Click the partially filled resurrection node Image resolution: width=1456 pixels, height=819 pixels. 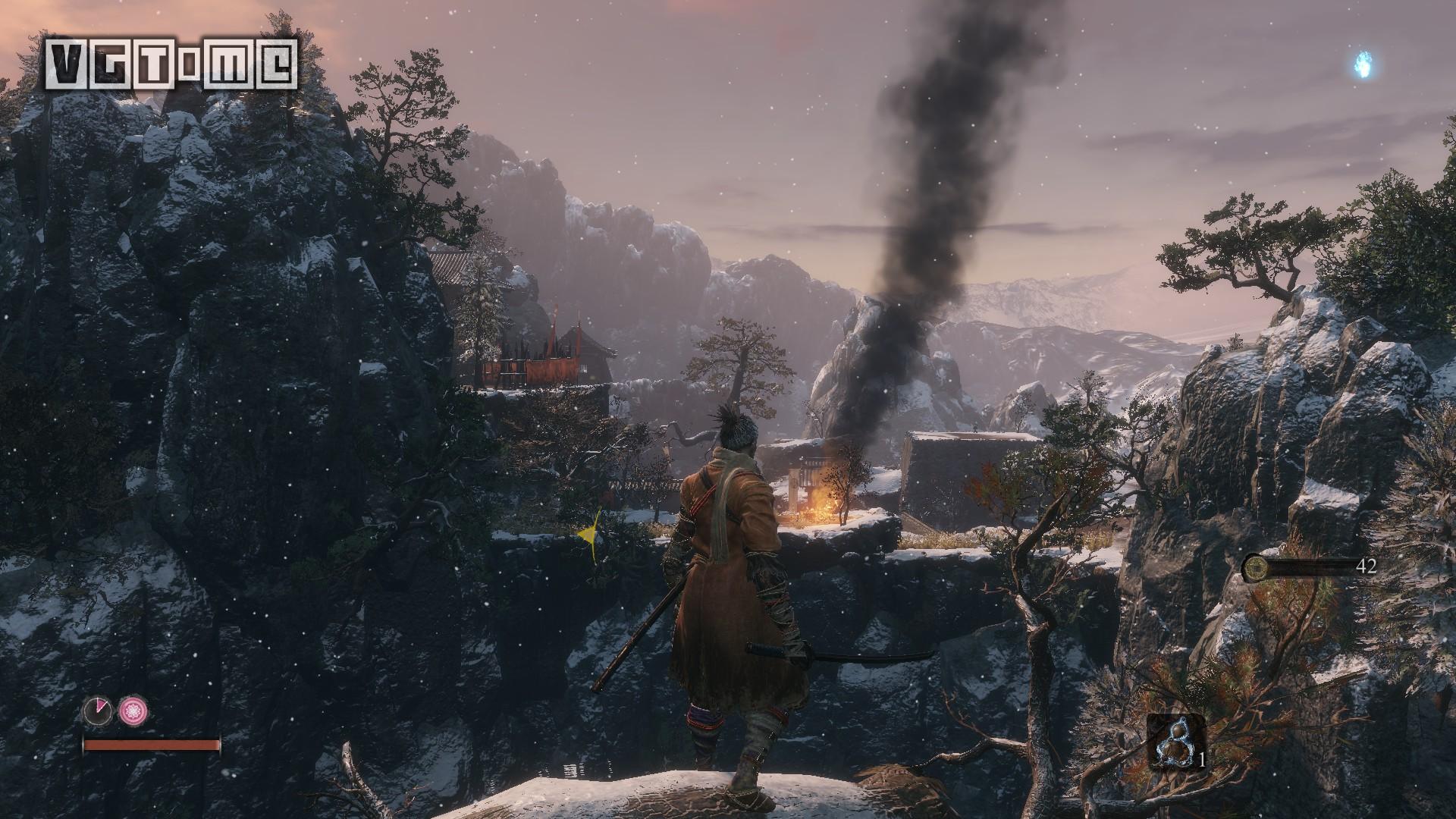click(x=98, y=711)
